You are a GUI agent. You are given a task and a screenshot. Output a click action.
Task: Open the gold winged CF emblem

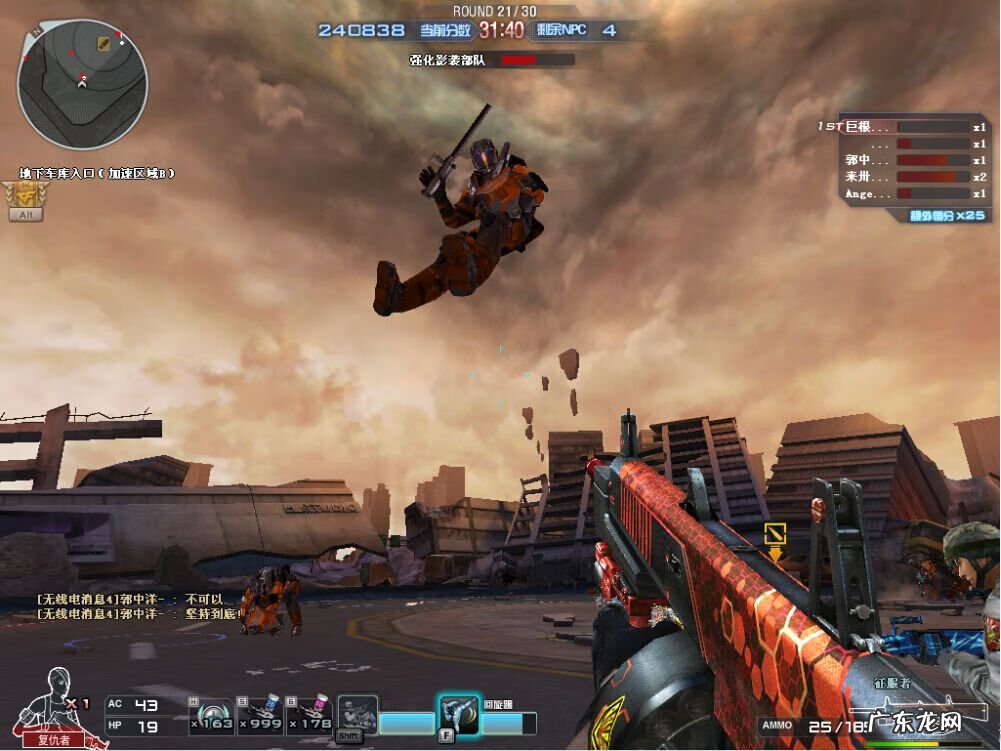(24, 194)
